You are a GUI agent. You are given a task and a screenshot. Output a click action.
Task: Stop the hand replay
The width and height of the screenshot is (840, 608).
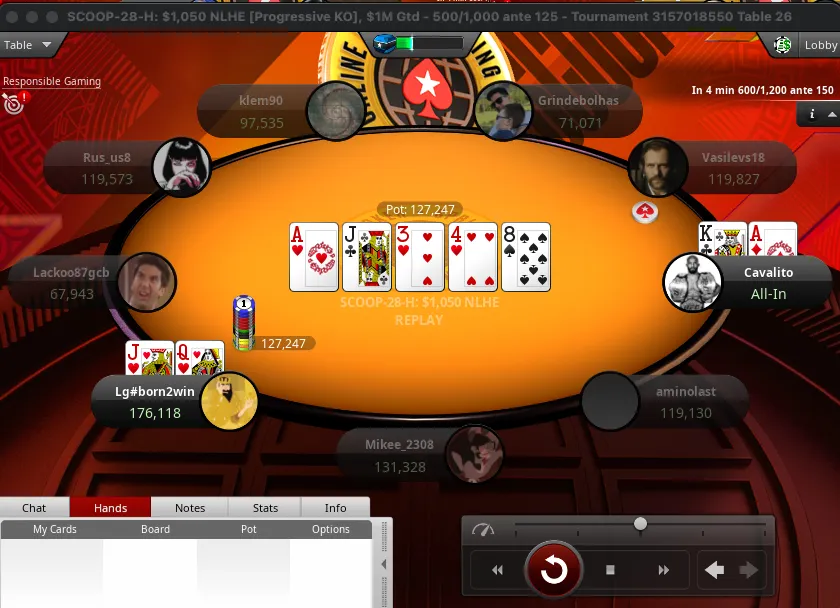click(x=610, y=570)
